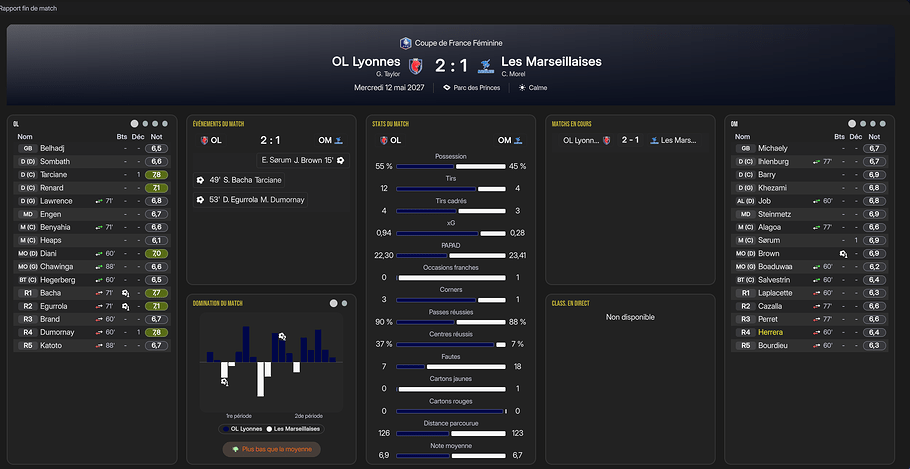910x469 pixels.
Task: Sort the OL list by the Not column
Action: (157, 136)
